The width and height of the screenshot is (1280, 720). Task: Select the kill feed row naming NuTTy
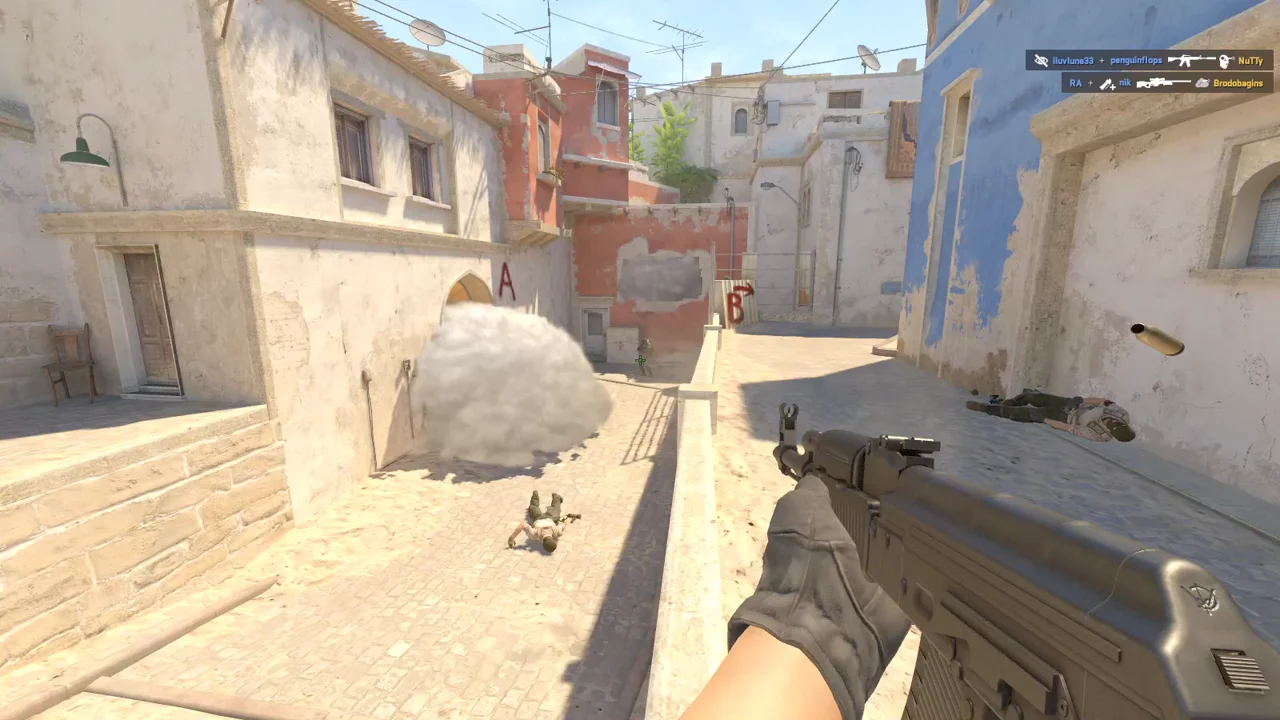(x=1149, y=60)
